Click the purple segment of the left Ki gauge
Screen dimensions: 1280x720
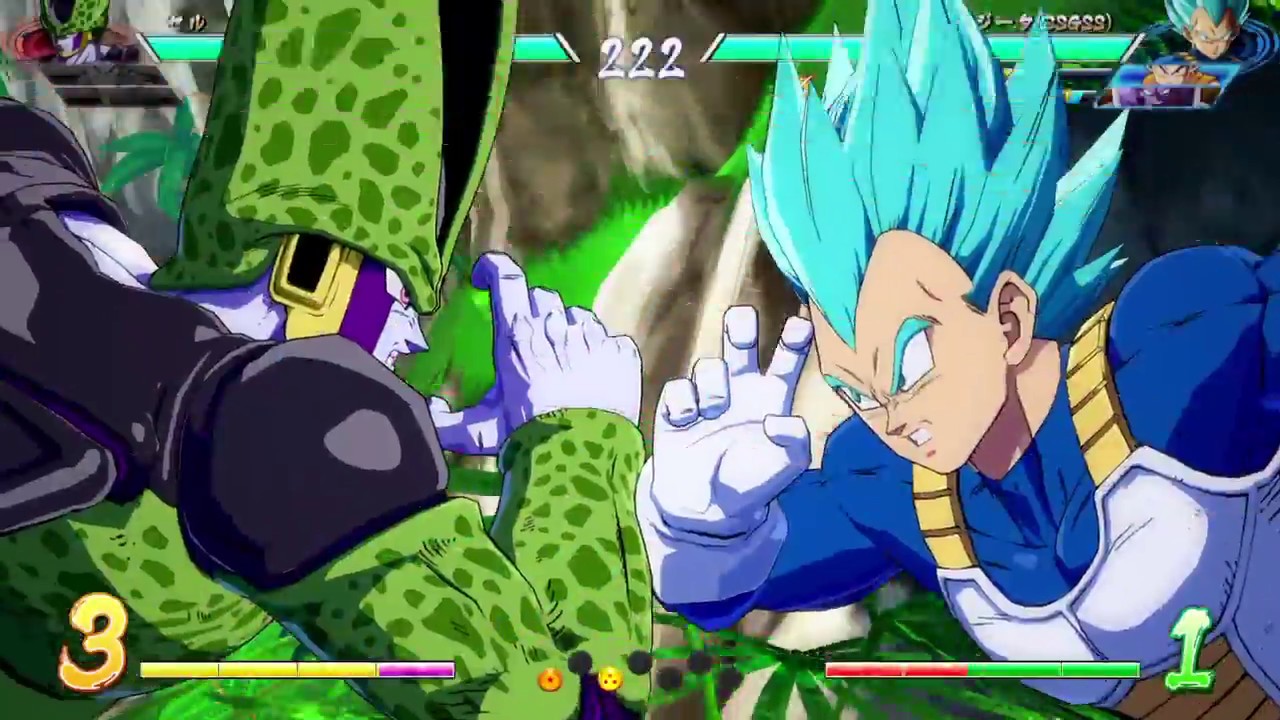pos(415,670)
